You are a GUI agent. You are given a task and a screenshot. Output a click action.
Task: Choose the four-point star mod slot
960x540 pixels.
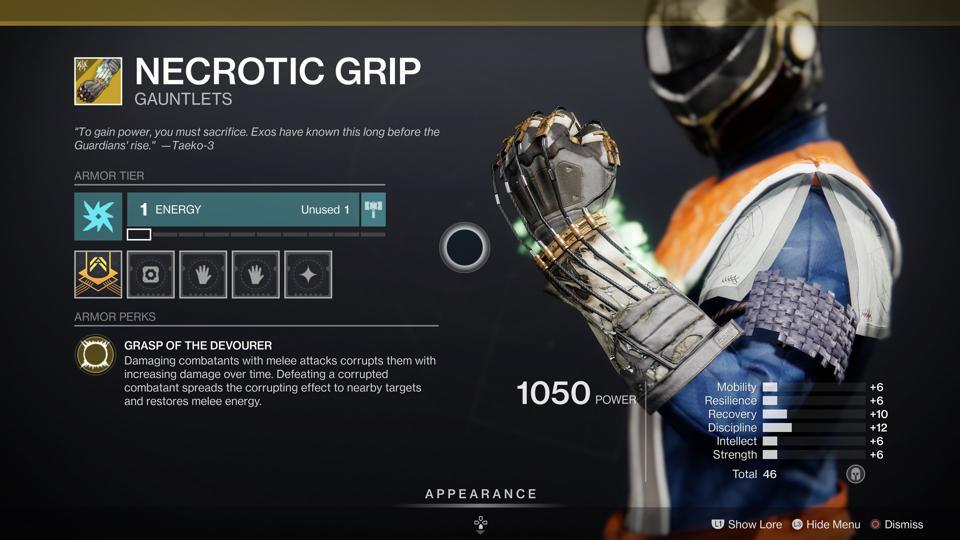(308, 274)
